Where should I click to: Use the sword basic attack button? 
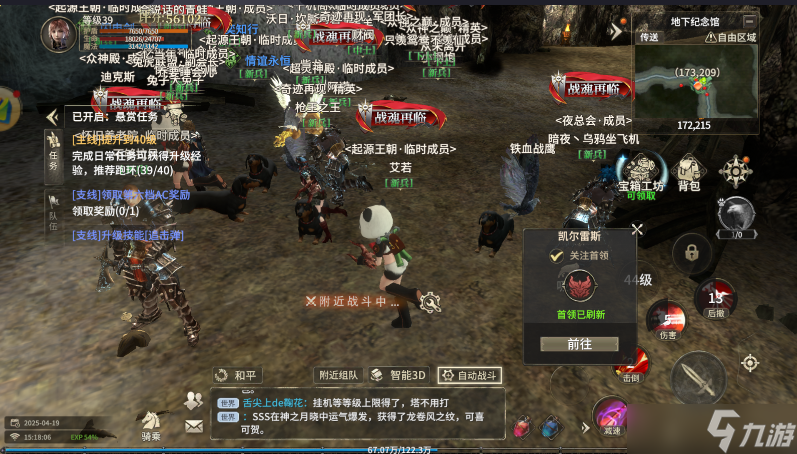tap(698, 379)
